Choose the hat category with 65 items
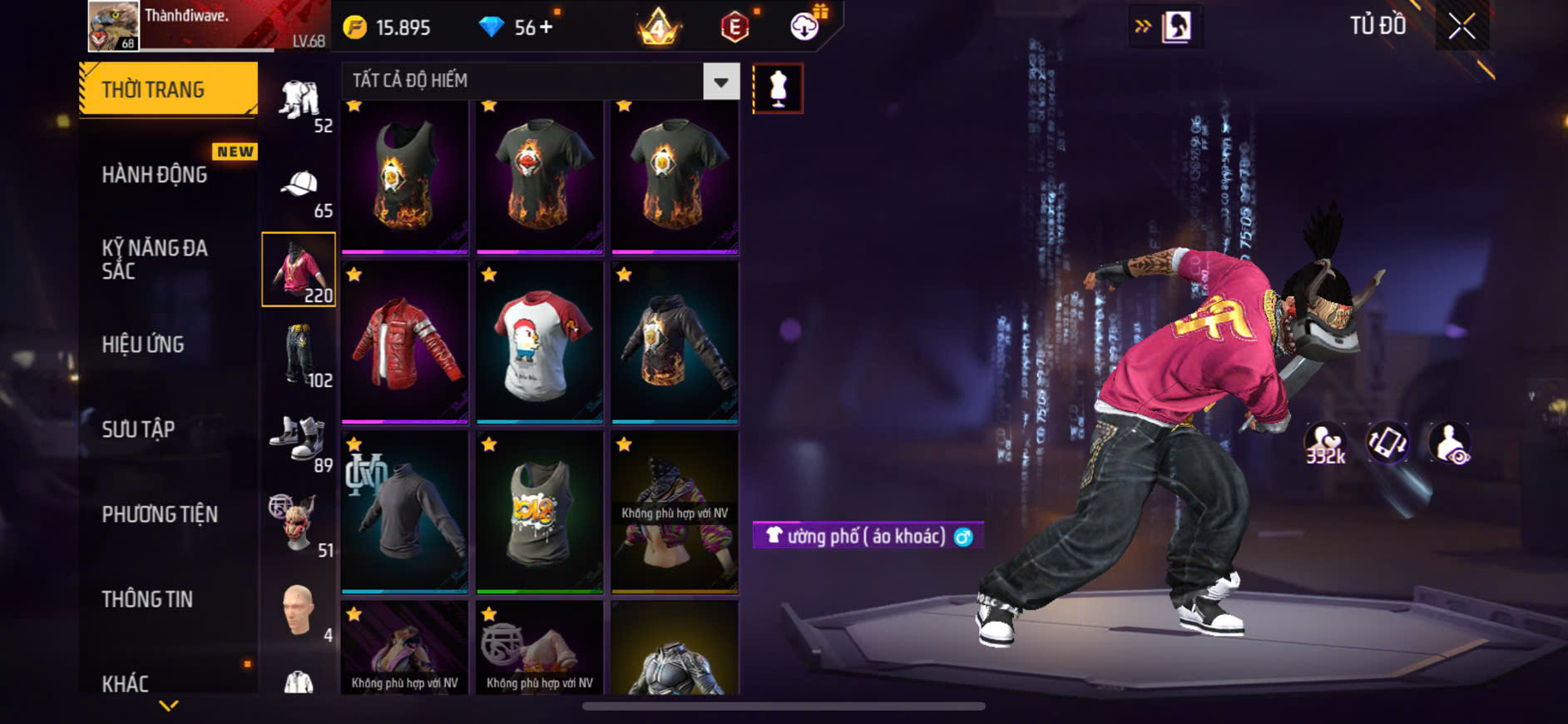Screen dimensions: 1568x724 pos(301,190)
